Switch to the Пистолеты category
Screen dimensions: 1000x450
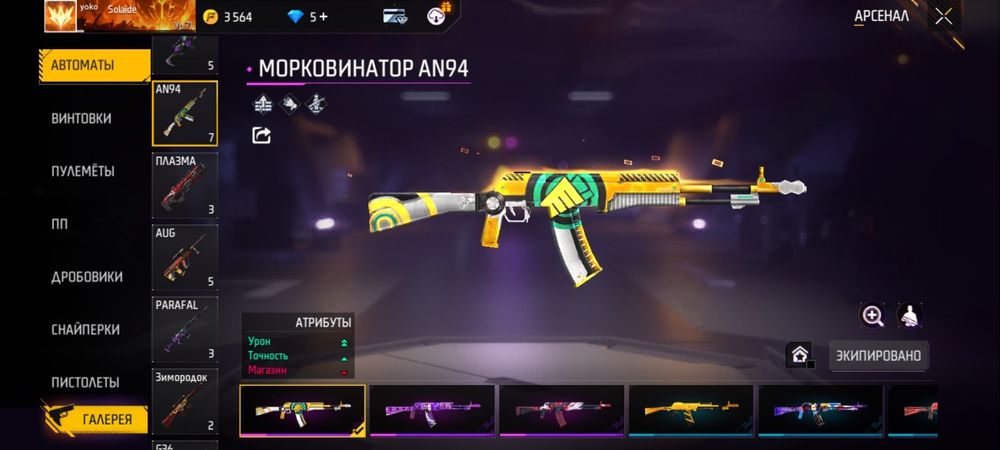pyautogui.click(x=86, y=382)
